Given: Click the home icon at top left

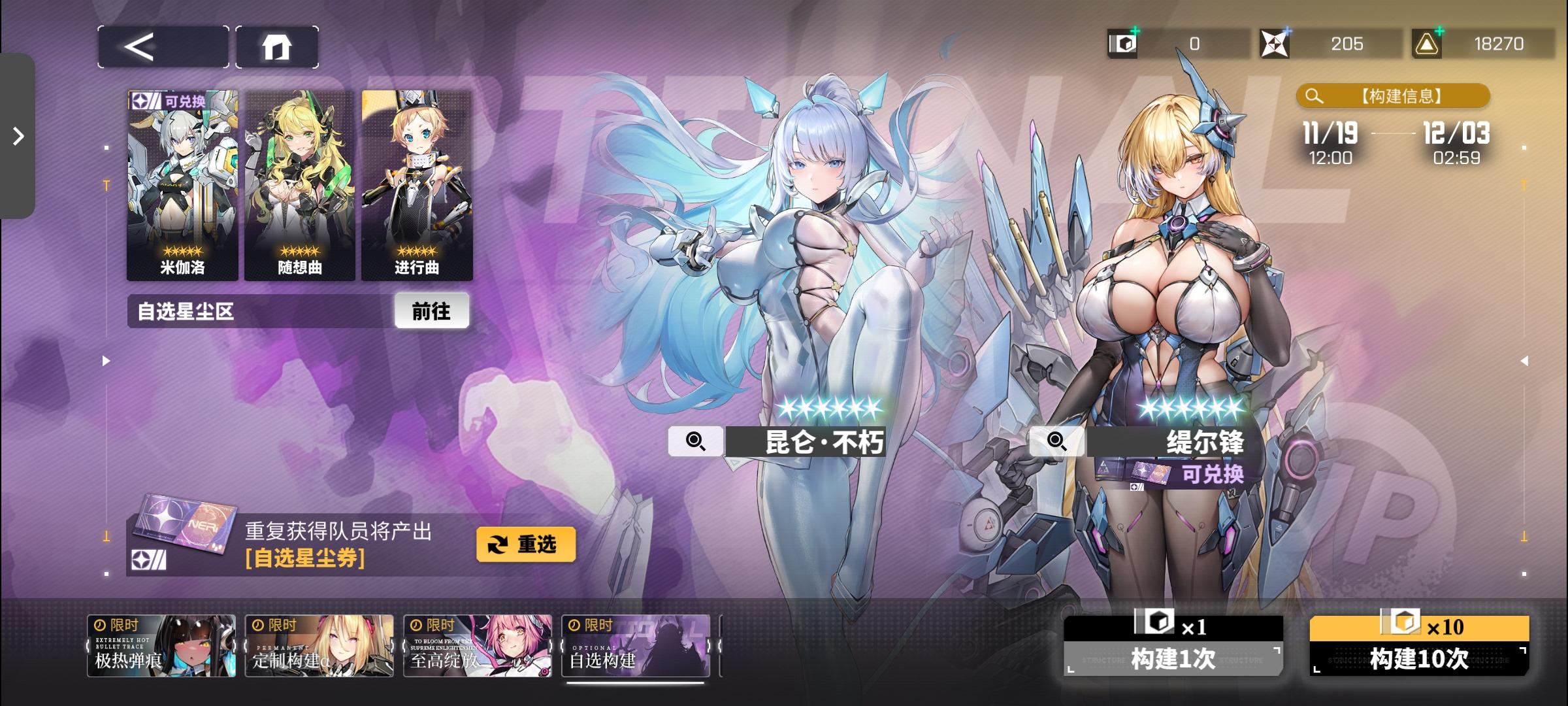Looking at the screenshot, I should click(277, 46).
